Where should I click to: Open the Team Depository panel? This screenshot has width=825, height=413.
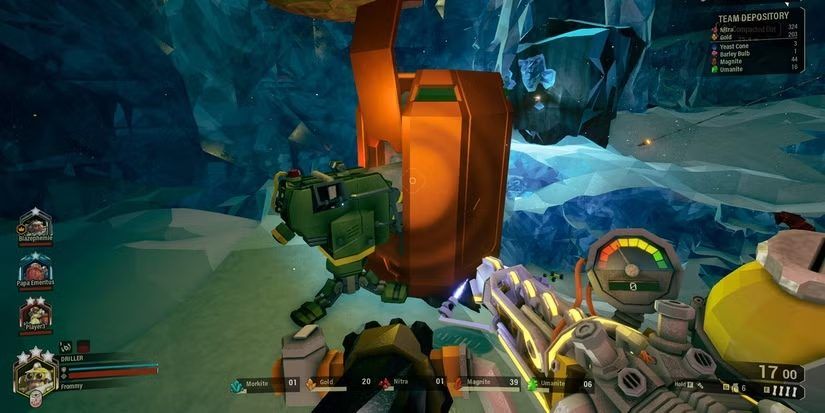[761, 17]
